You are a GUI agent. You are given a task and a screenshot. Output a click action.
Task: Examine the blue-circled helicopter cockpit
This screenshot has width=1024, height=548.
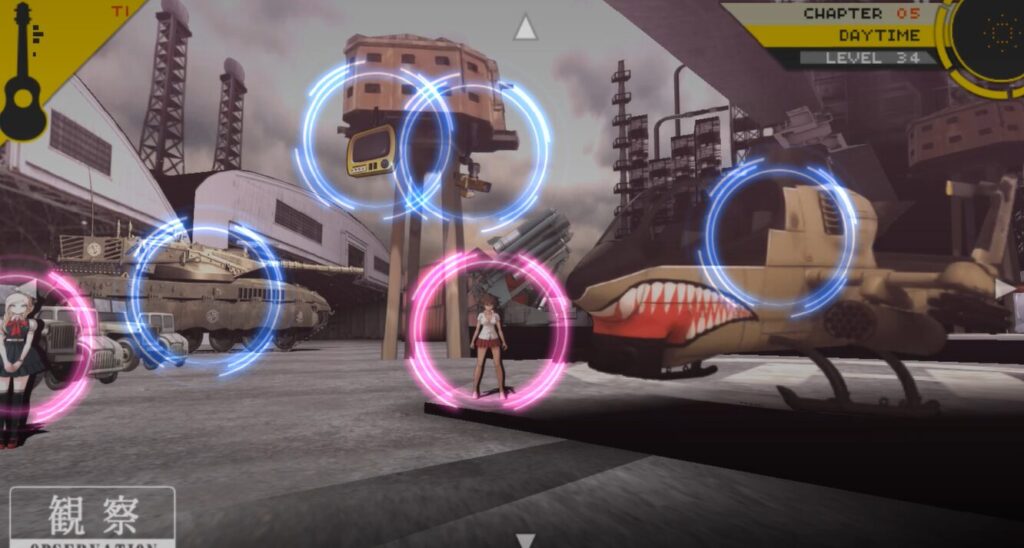(x=778, y=236)
